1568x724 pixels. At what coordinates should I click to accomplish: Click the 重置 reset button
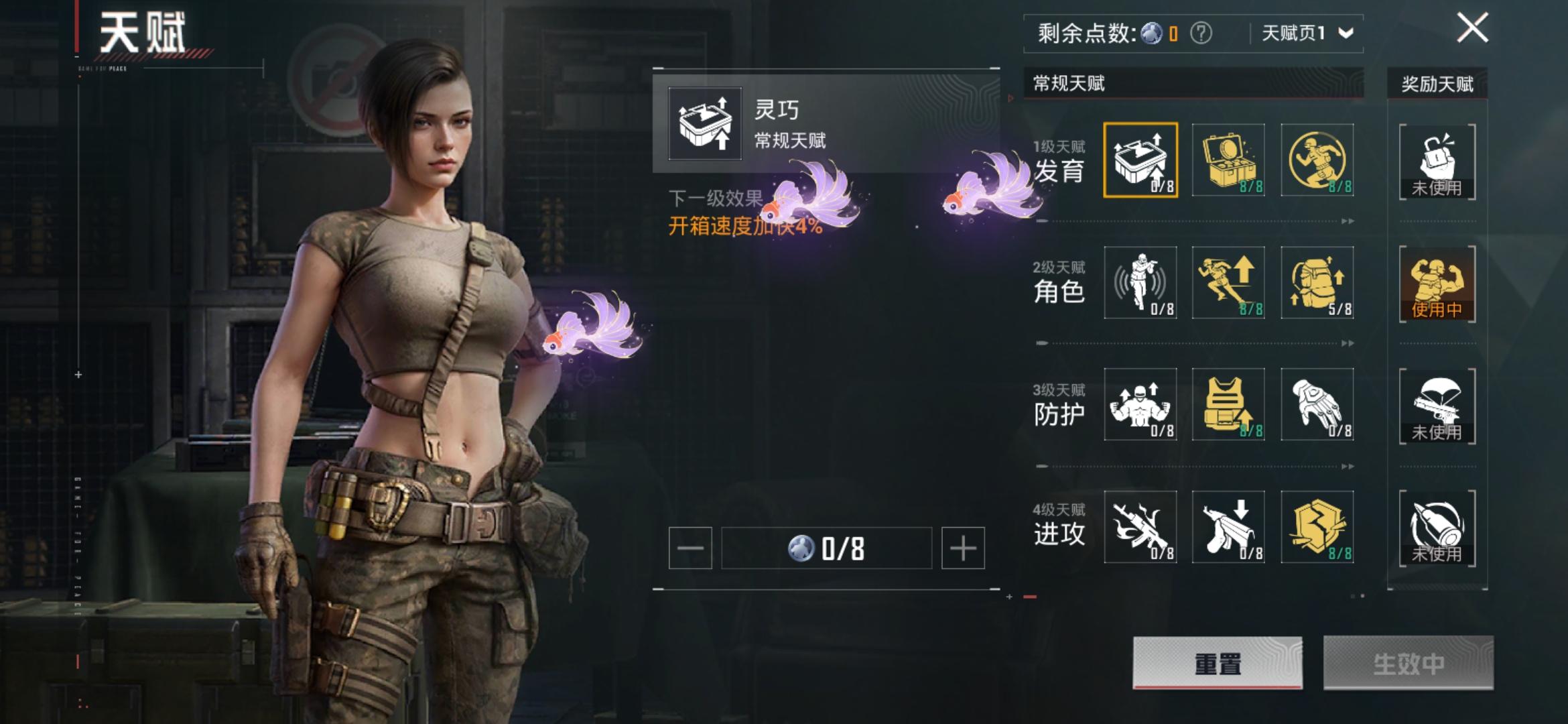pyautogui.click(x=1217, y=663)
